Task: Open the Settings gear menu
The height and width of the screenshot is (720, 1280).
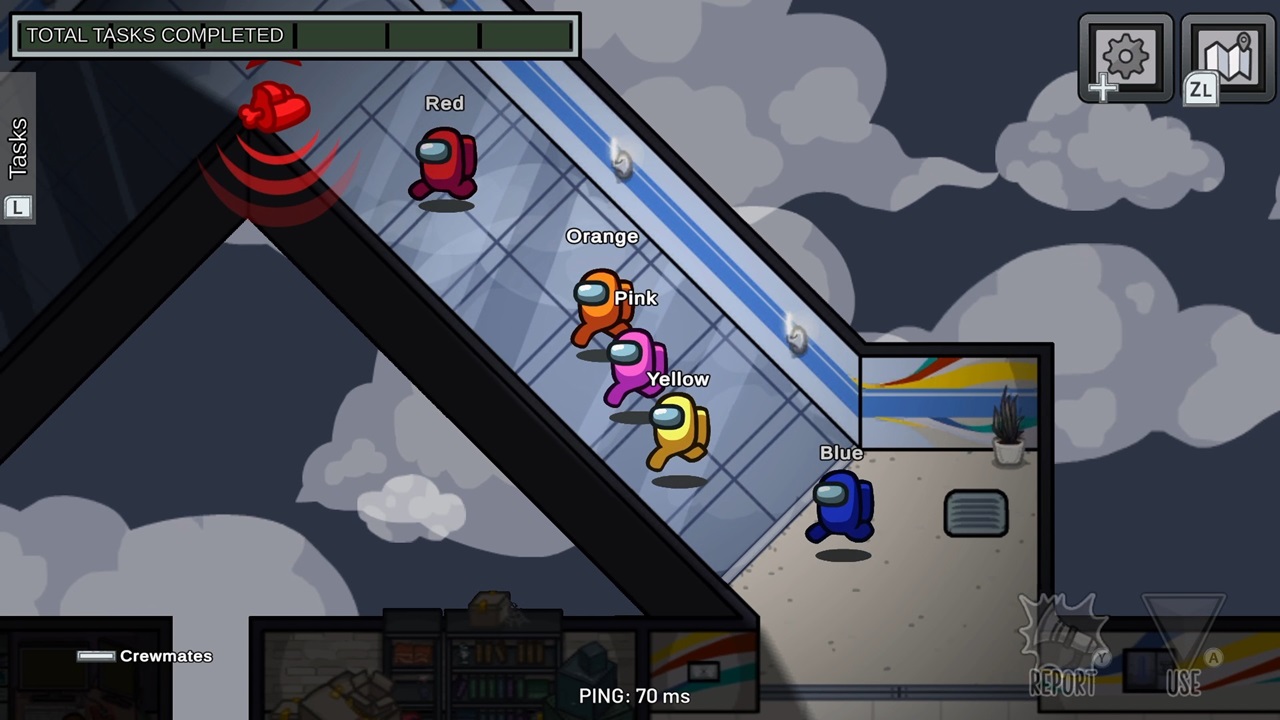Action: 1125,57
